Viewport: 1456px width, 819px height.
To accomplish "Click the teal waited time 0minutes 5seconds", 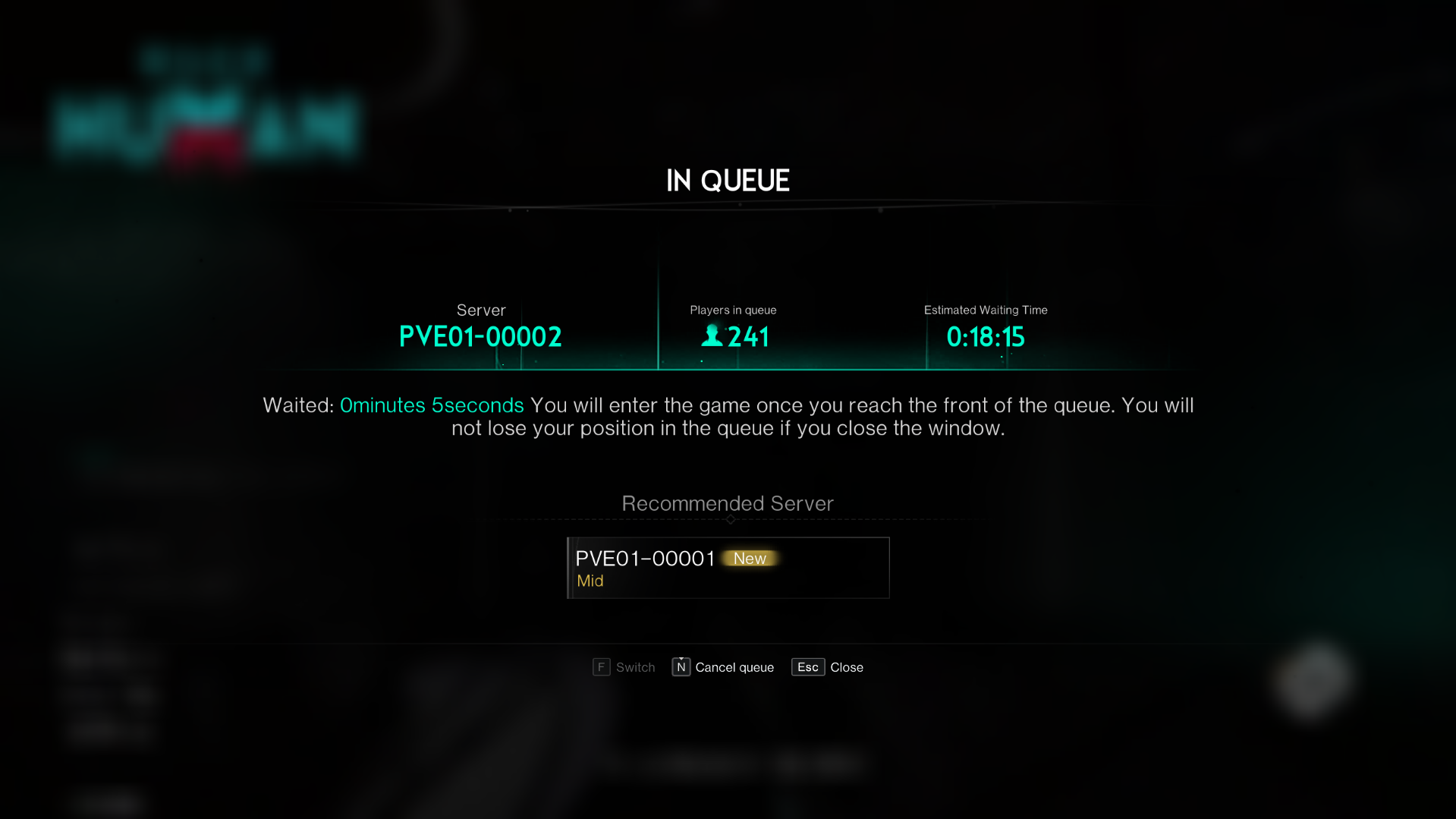I will point(431,405).
